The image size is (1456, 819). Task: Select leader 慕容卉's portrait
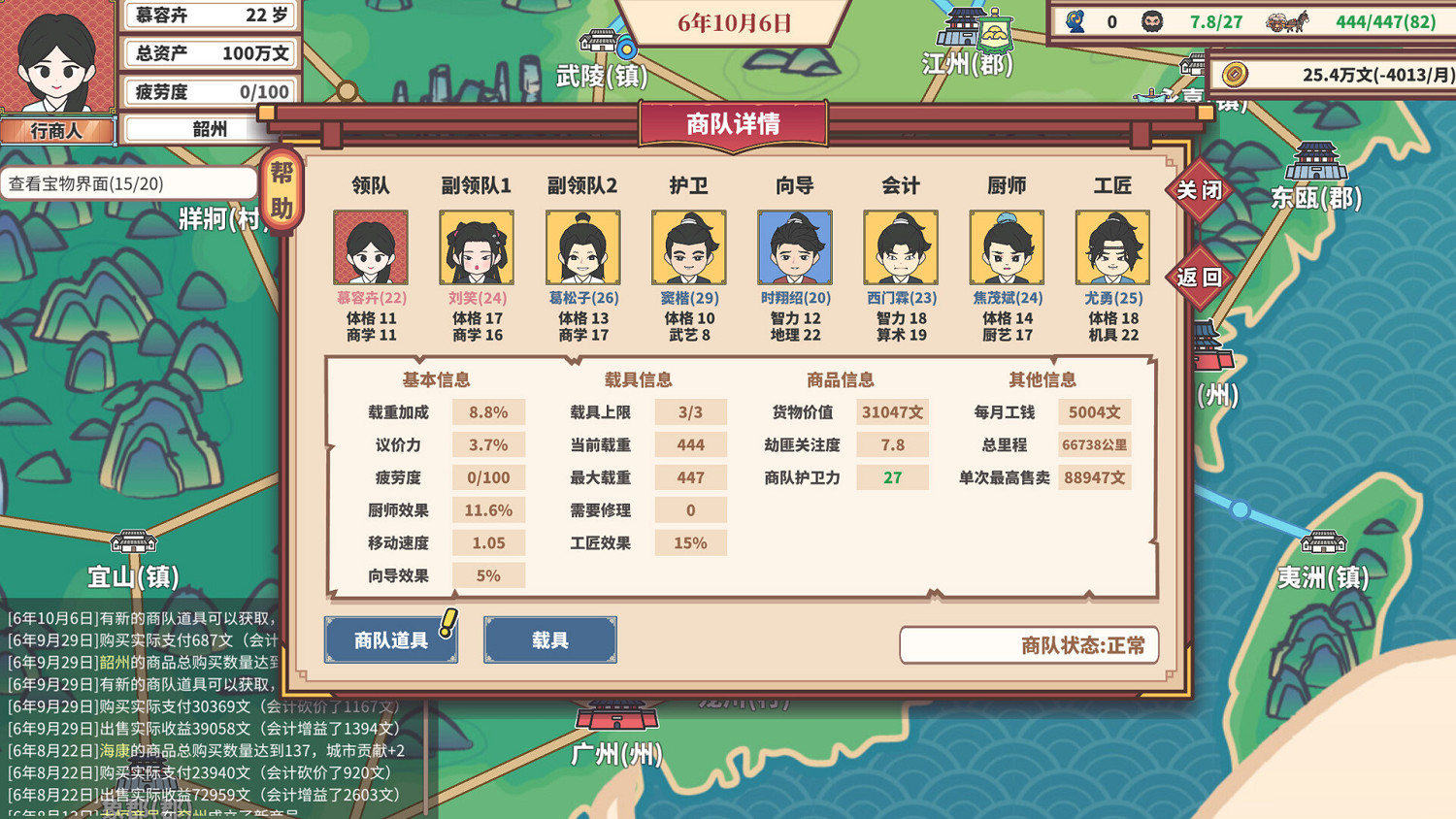(x=370, y=246)
